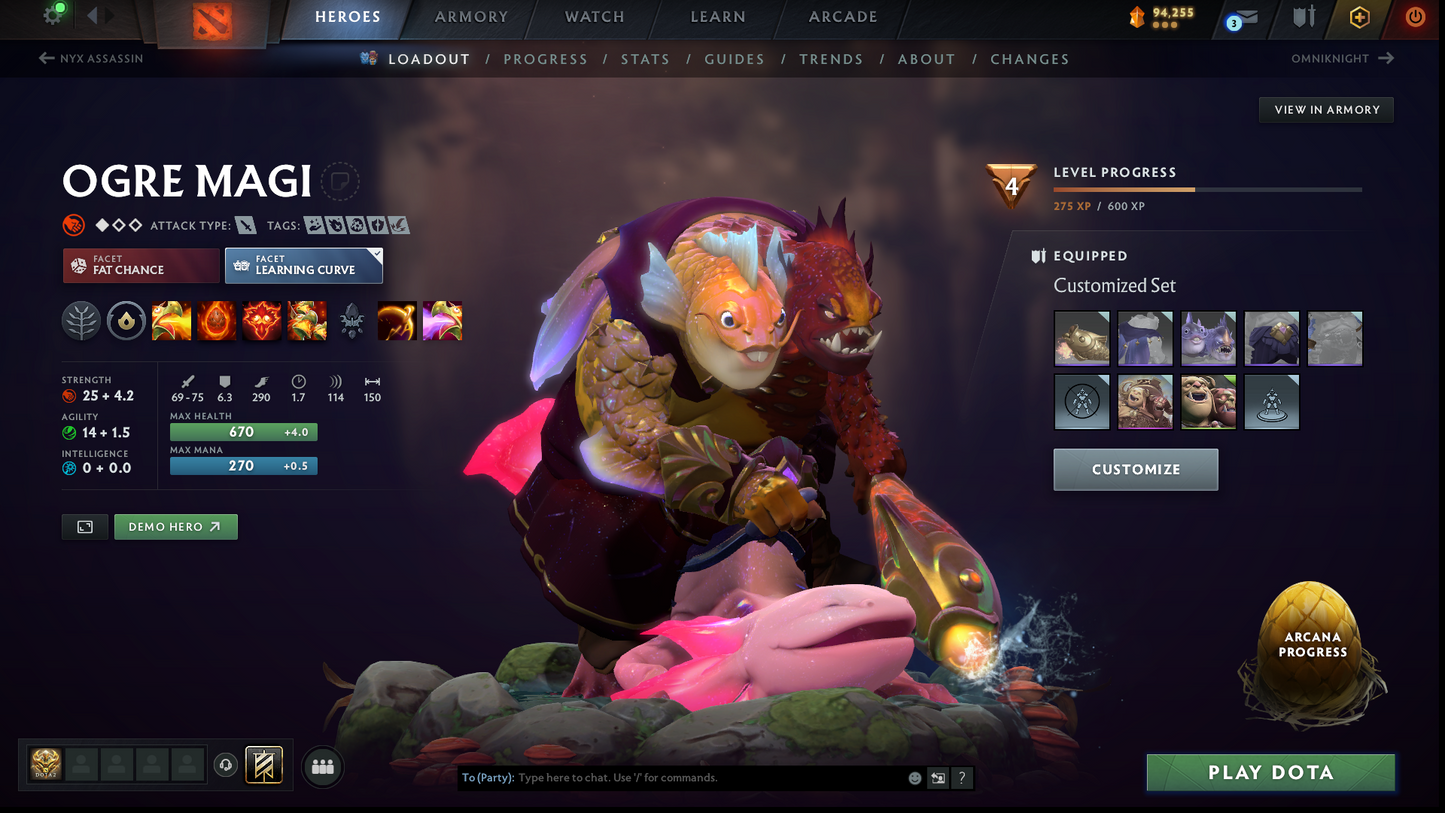This screenshot has width=1445, height=813.
Task: Switch to the STATS tab
Action: [x=645, y=59]
